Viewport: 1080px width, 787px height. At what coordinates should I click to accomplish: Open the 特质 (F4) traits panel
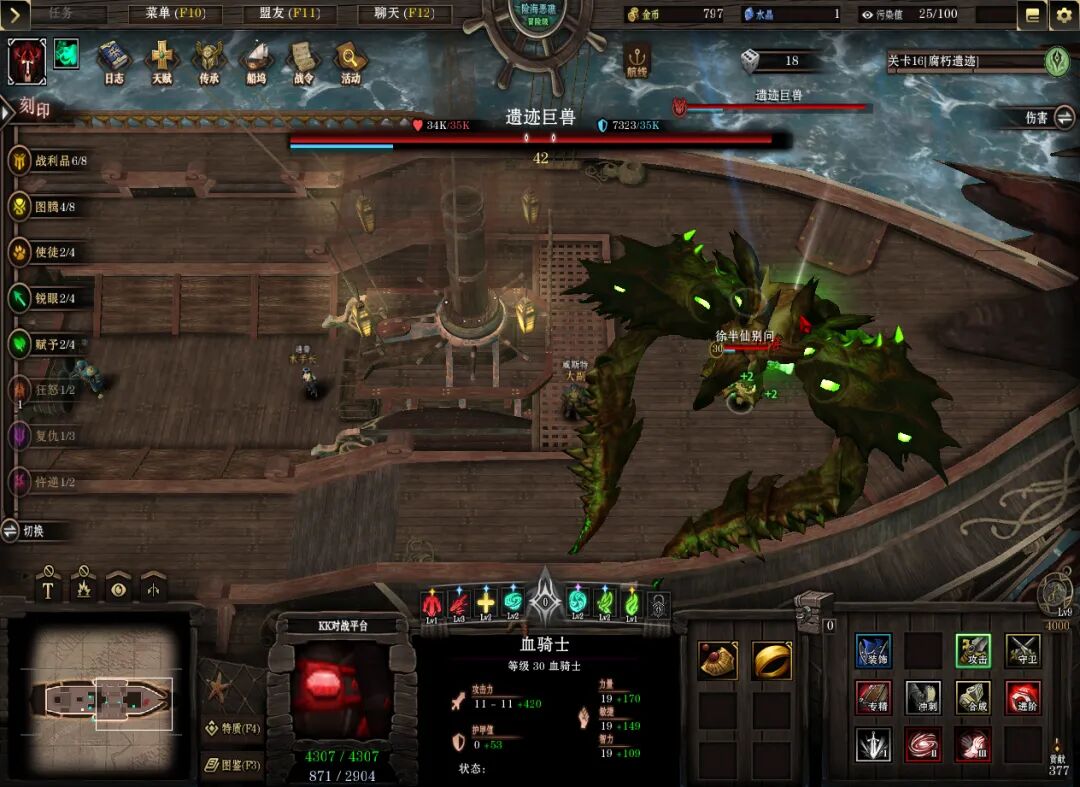coord(232,728)
